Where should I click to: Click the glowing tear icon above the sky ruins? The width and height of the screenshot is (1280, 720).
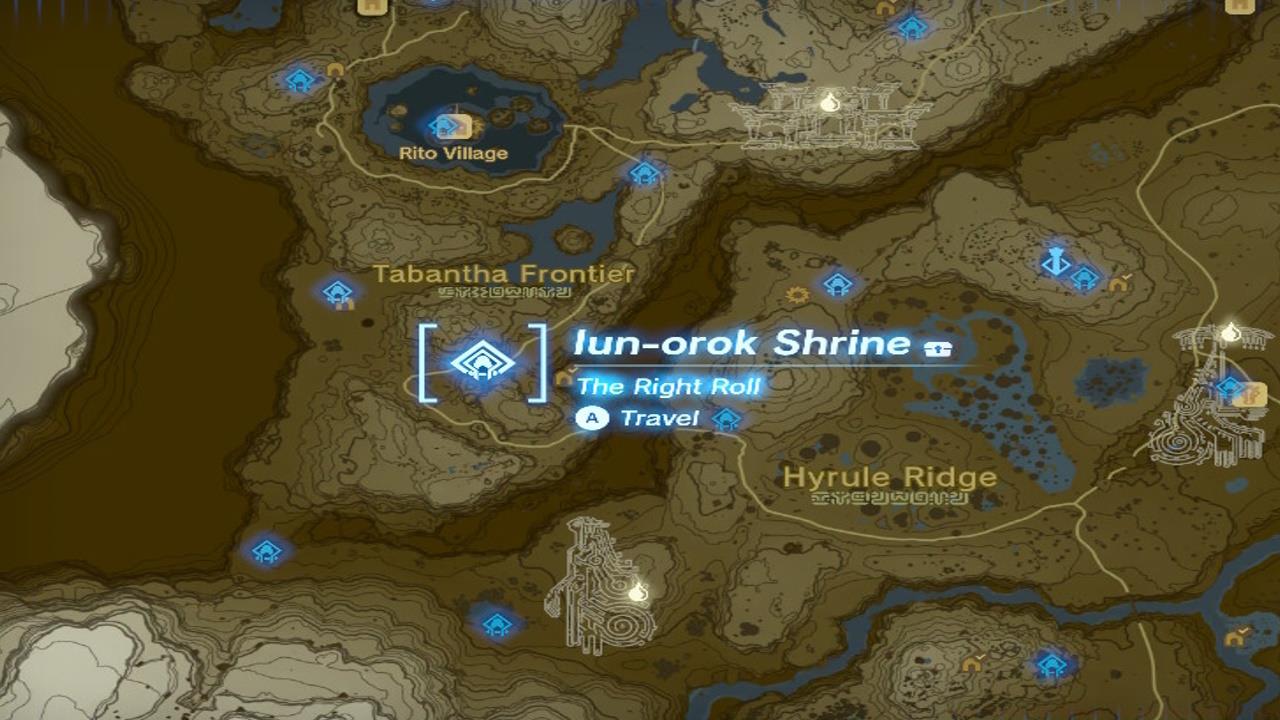tap(830, 103)
